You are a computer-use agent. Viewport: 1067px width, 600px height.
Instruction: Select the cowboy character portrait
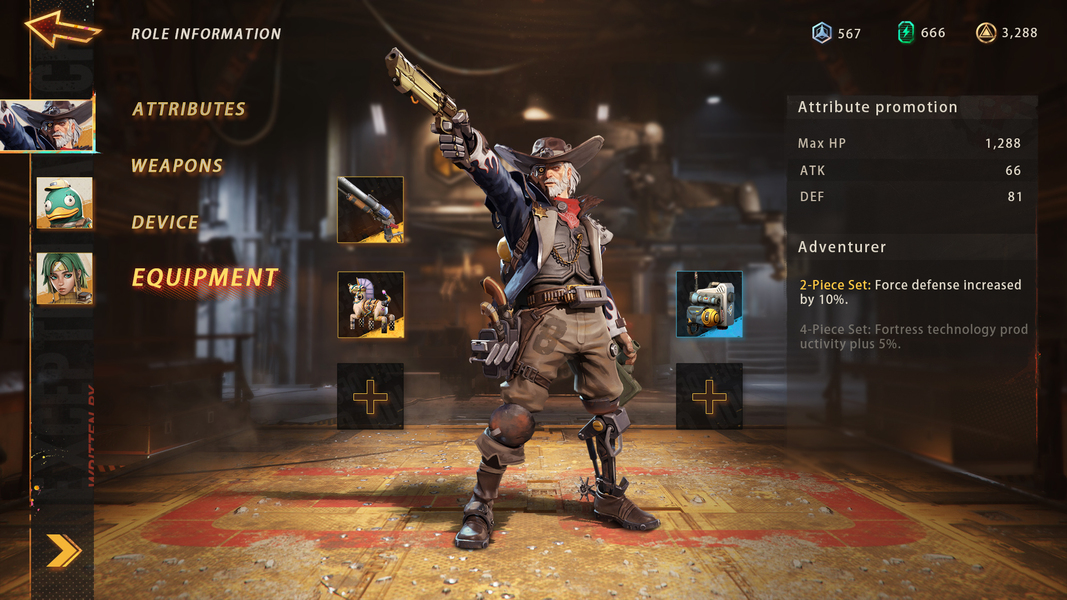pyautogui.click(x=48, y=125)
